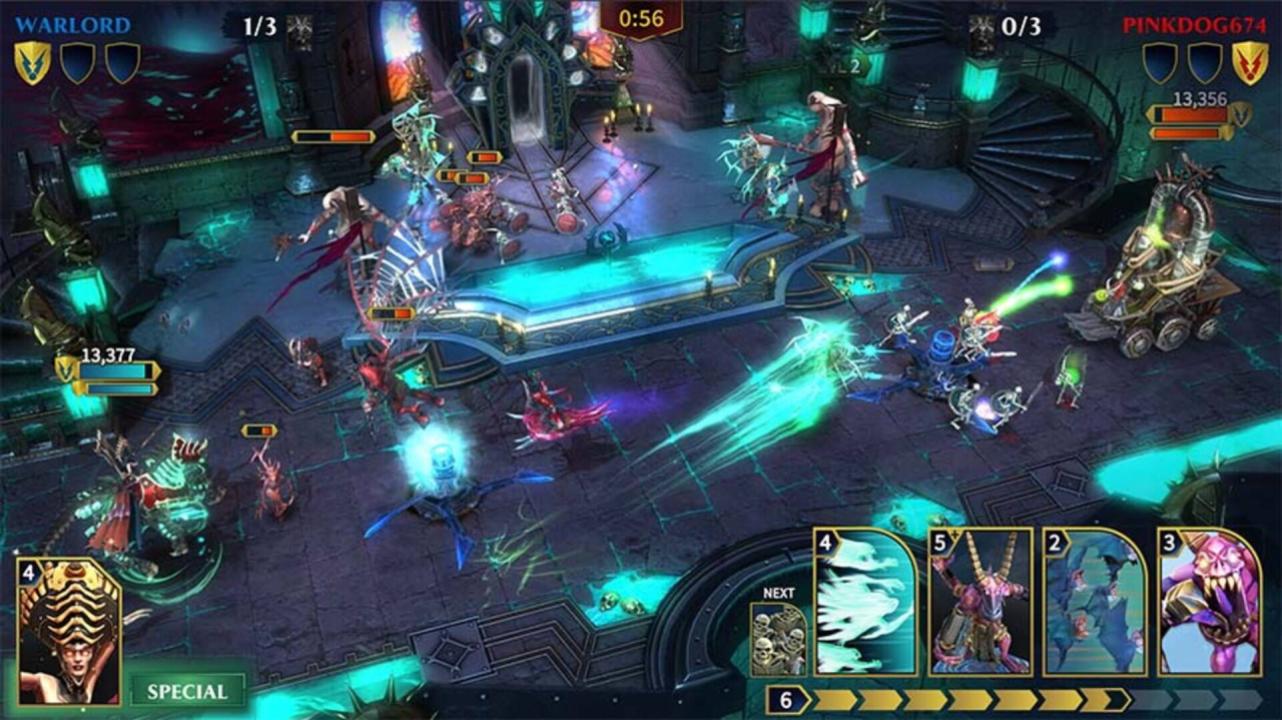This screenshot has width=1282, height=720.
Task: Select the warlord hero portrait
Action: coord(68,632)
